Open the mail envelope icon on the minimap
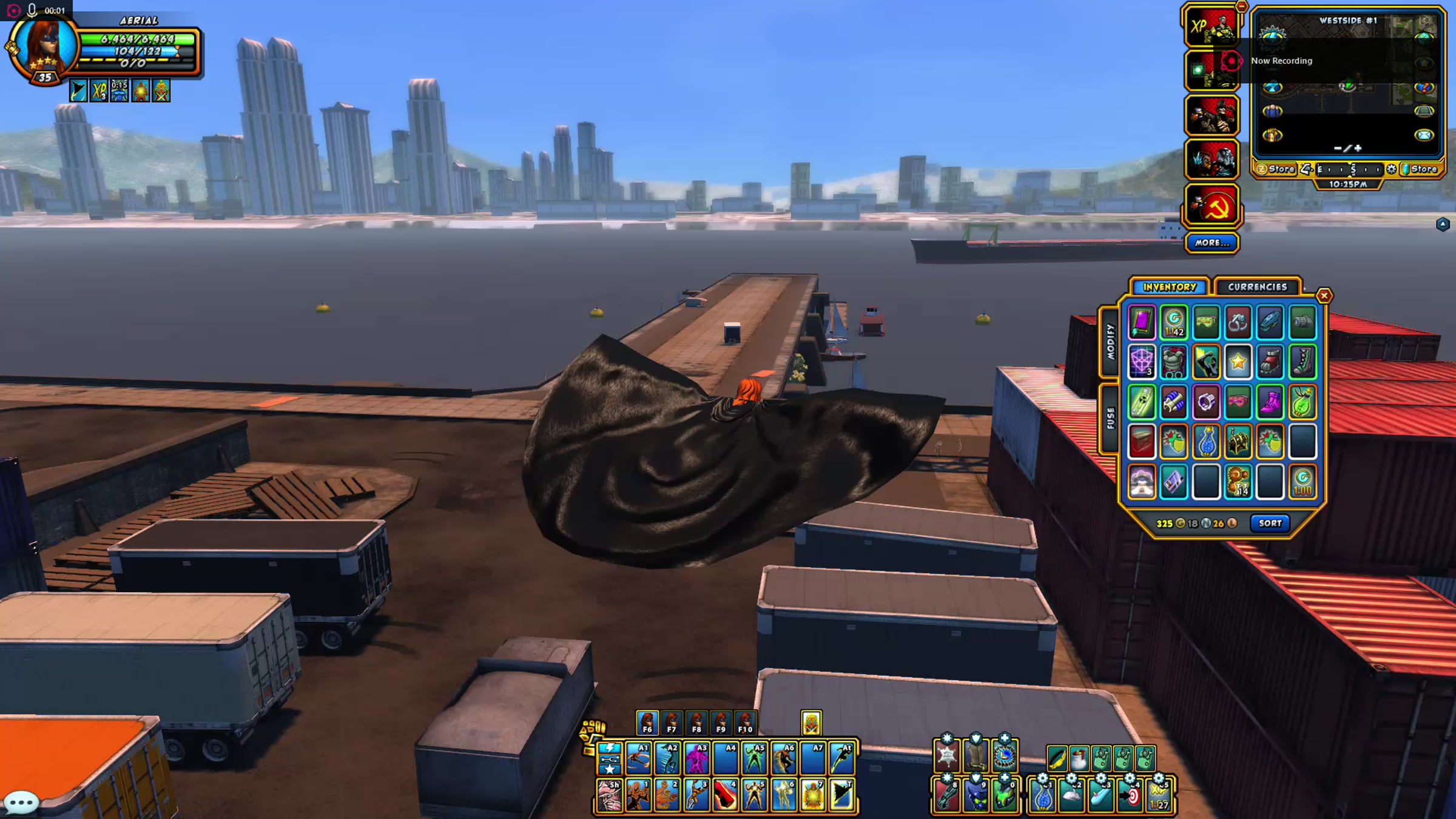Viewport: 1456px width, 819px height. [1424, 135]
